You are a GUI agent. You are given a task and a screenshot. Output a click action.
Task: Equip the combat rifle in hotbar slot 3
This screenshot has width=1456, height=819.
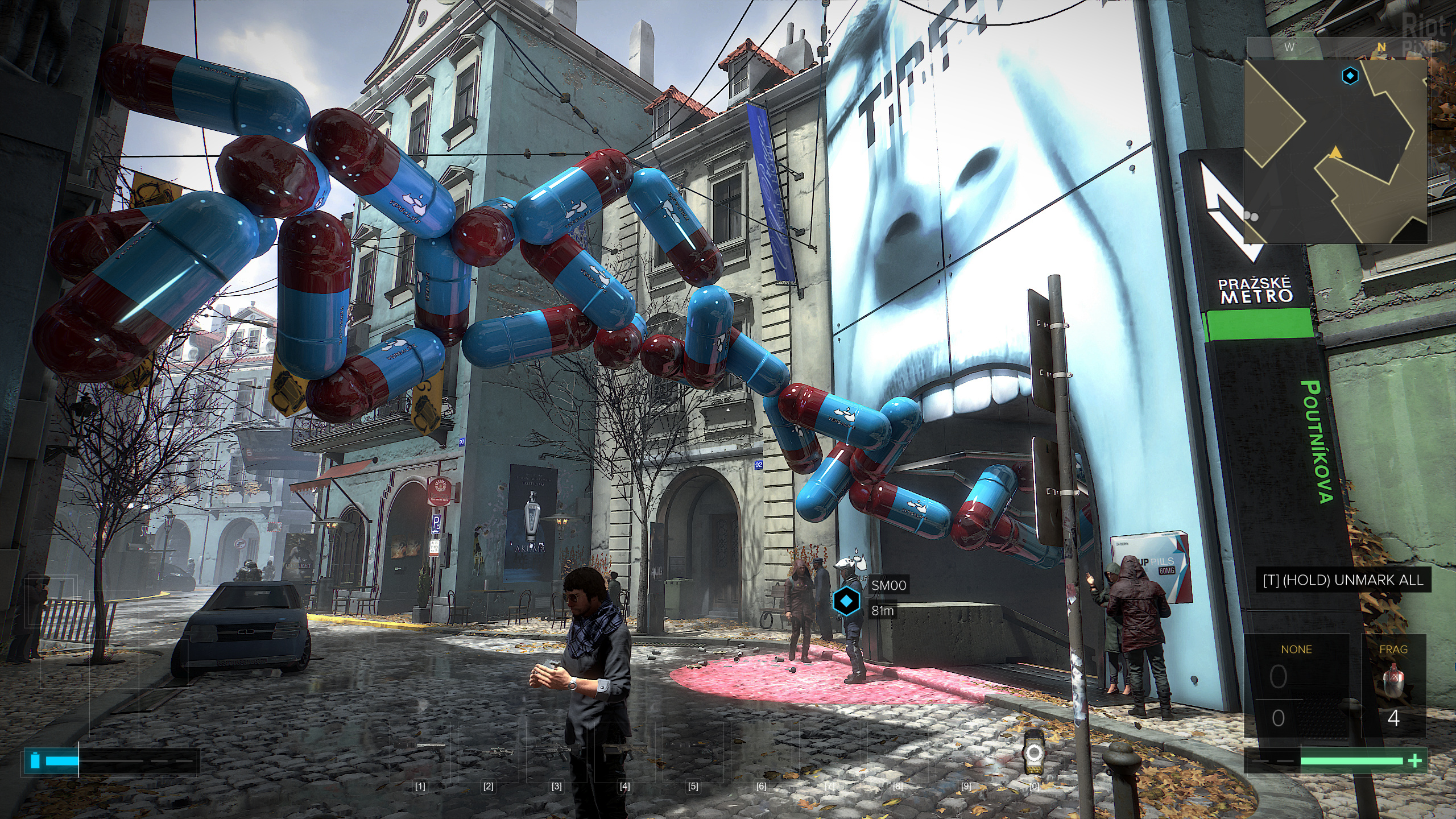pos(556,752)
